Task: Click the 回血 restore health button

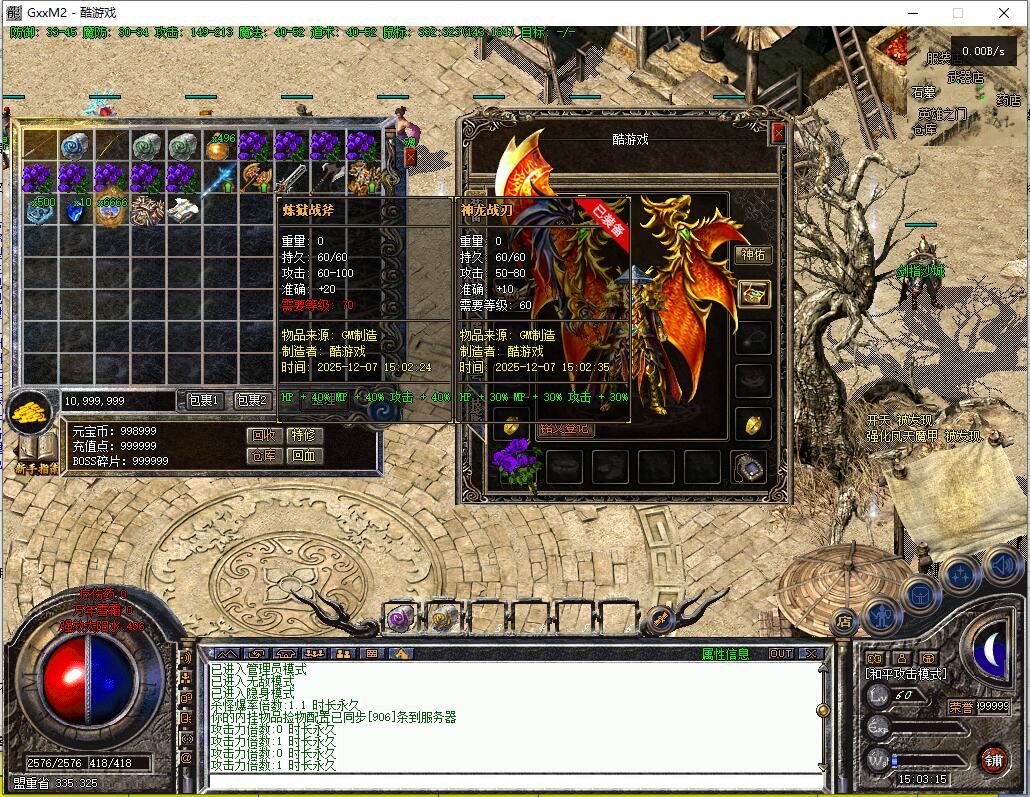Action: (302, 456)
